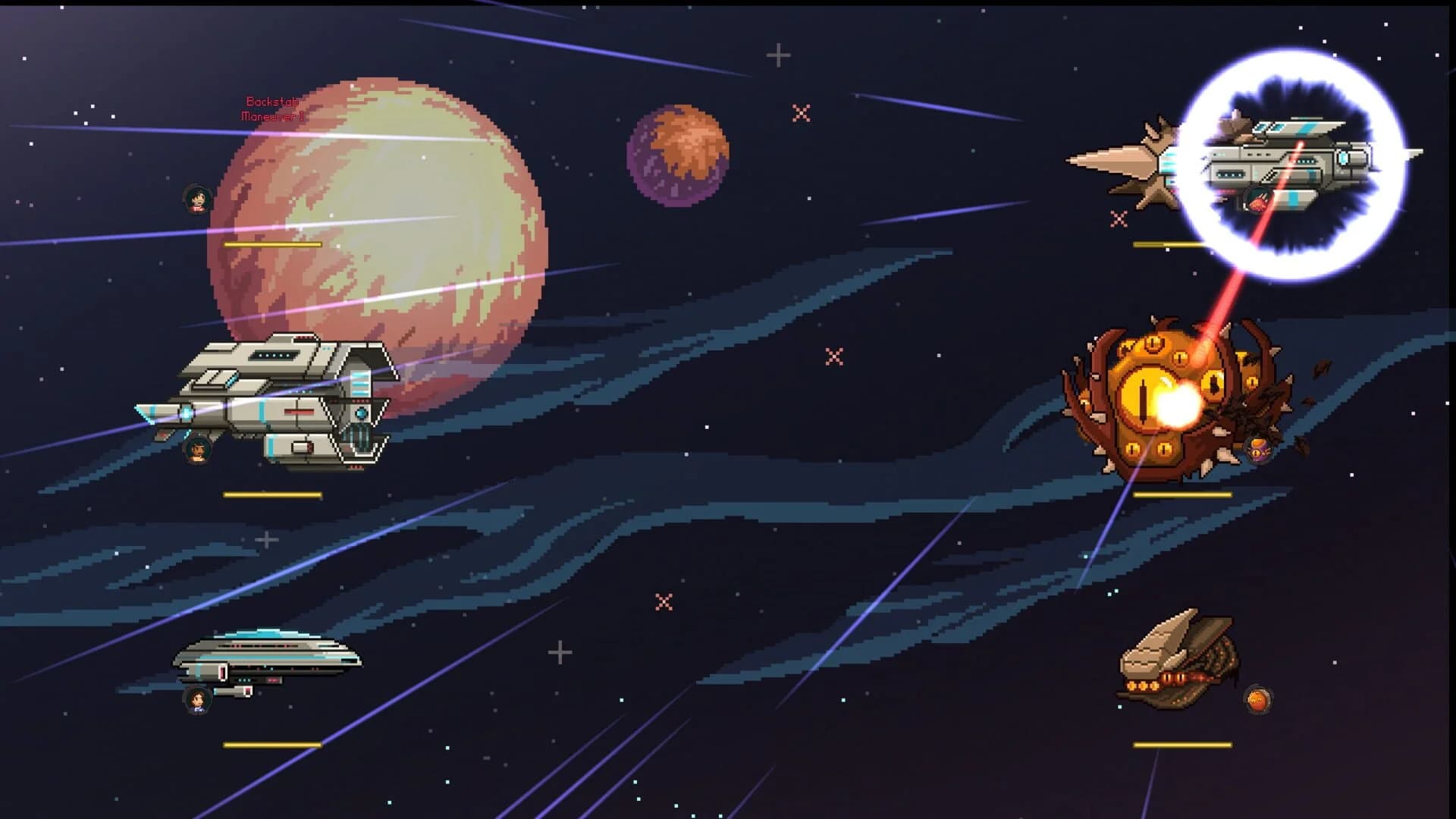Select the small purple planet at top center
Image resolution: width=1456 pixels, height=819 pixels.
[677, 155]
